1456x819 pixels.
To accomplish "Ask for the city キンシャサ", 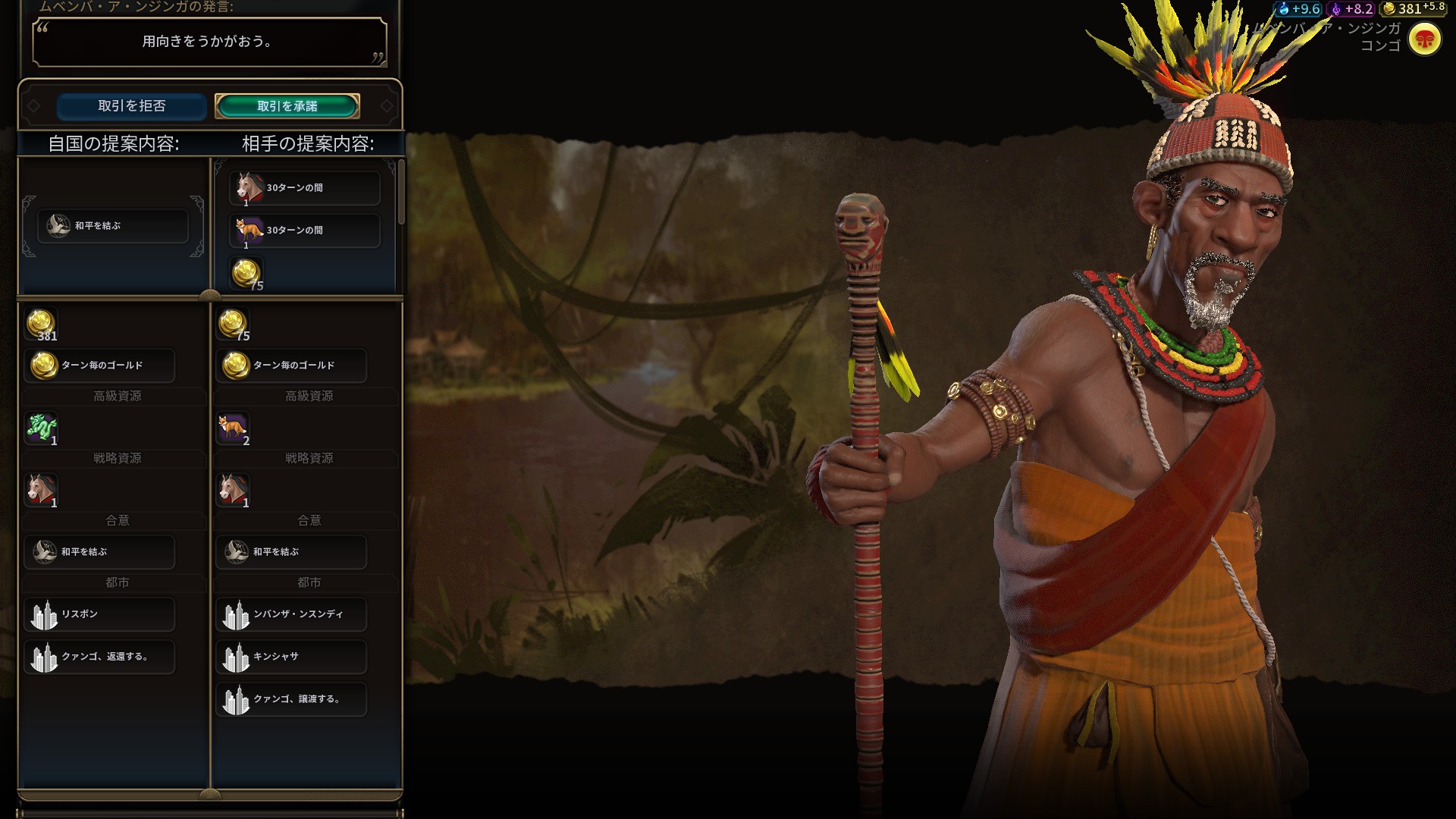I will 291,657.
